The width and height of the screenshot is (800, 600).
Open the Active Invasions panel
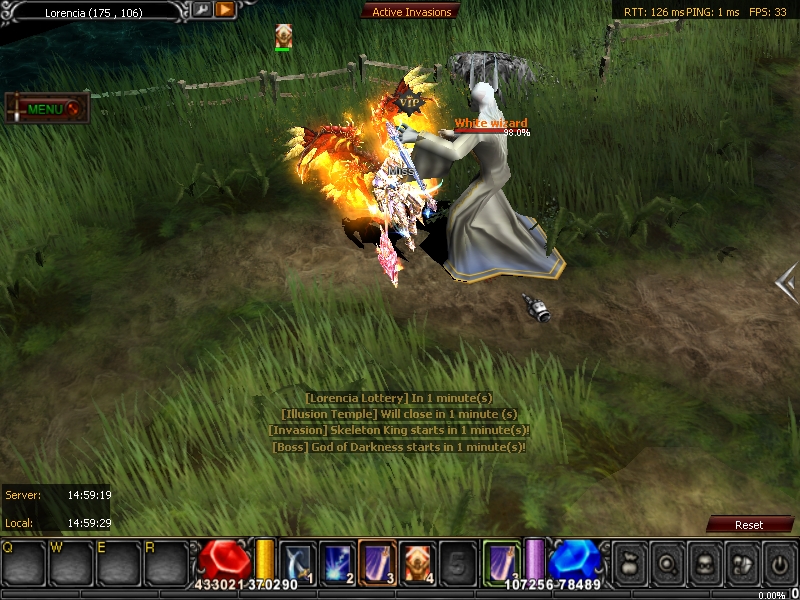412,12
